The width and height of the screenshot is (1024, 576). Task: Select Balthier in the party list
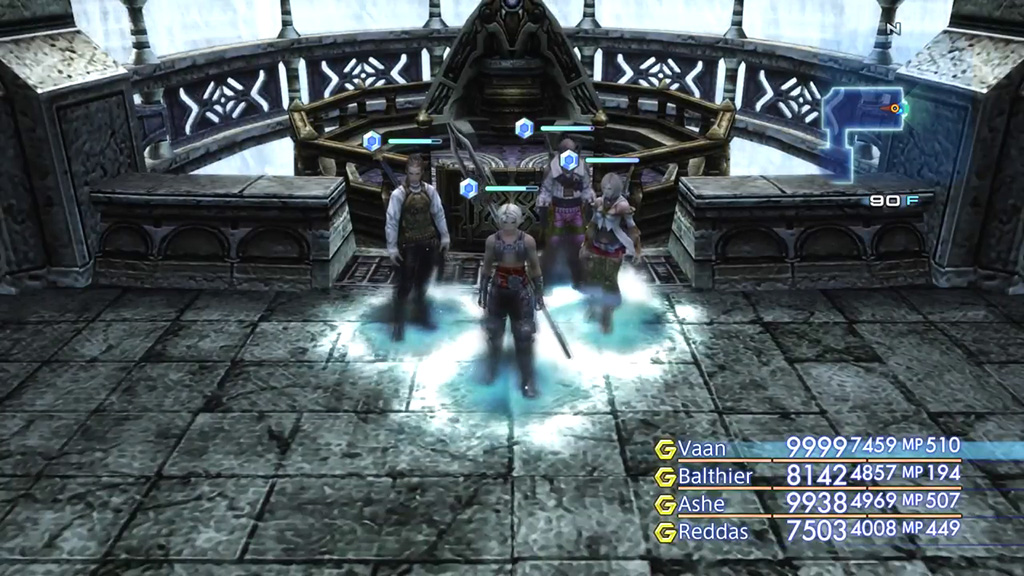click(714, 476)
